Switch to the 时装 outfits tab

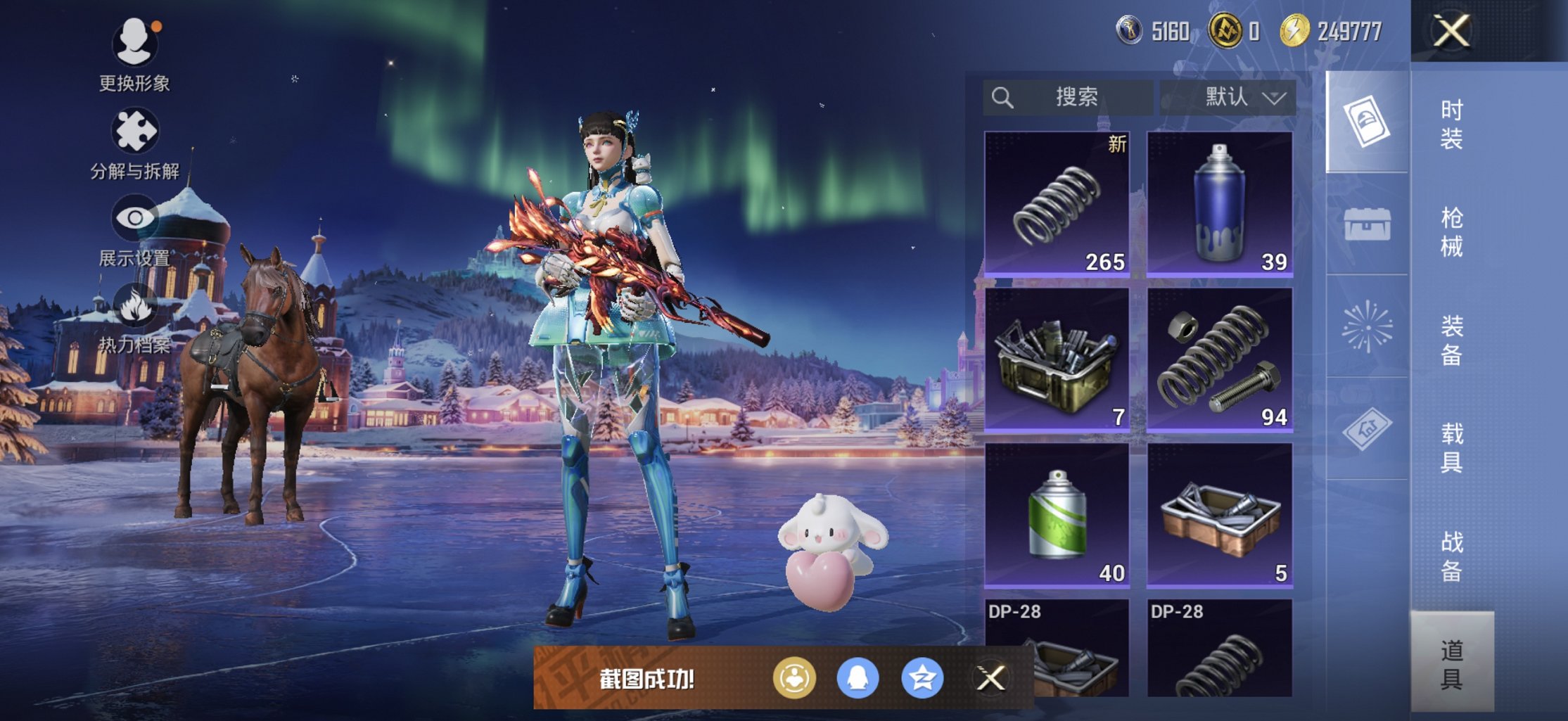tap(1451, 125)
